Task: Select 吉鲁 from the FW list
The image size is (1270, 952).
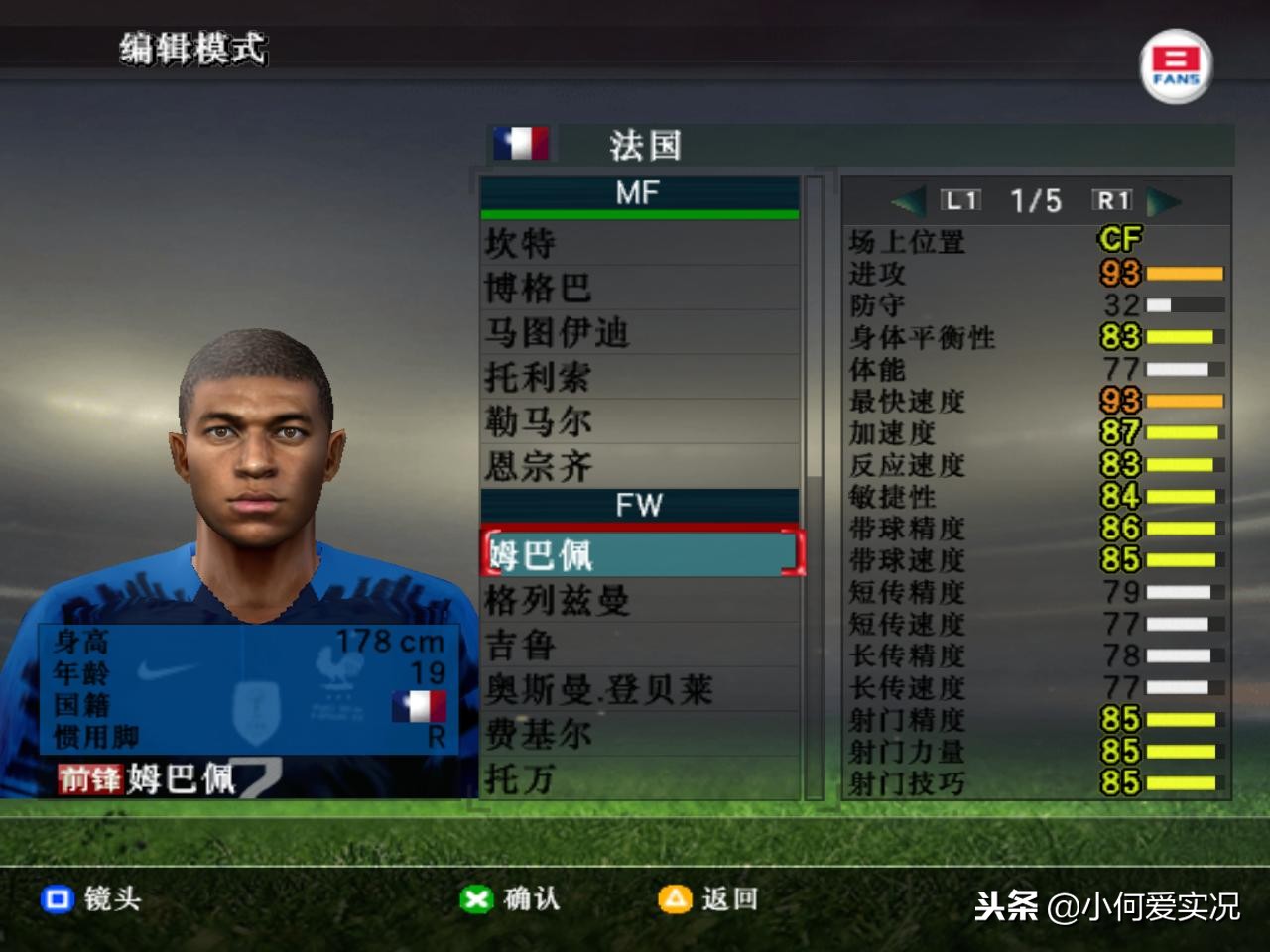Action: point(639,645)
